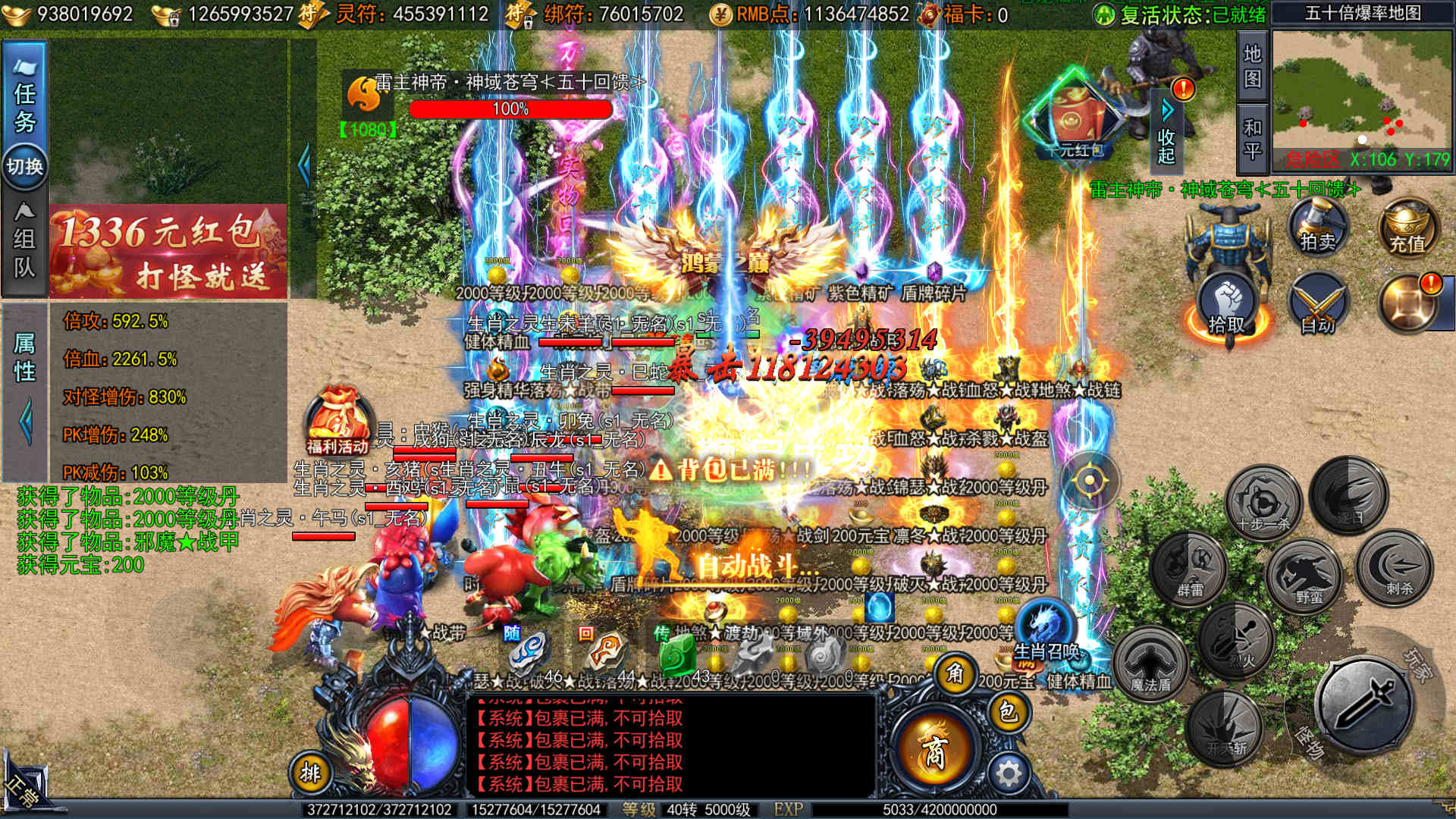Cast the 魔法盾 magic shield skill
Screen dimensions: 1456x819
click(x=1150, y=664)
